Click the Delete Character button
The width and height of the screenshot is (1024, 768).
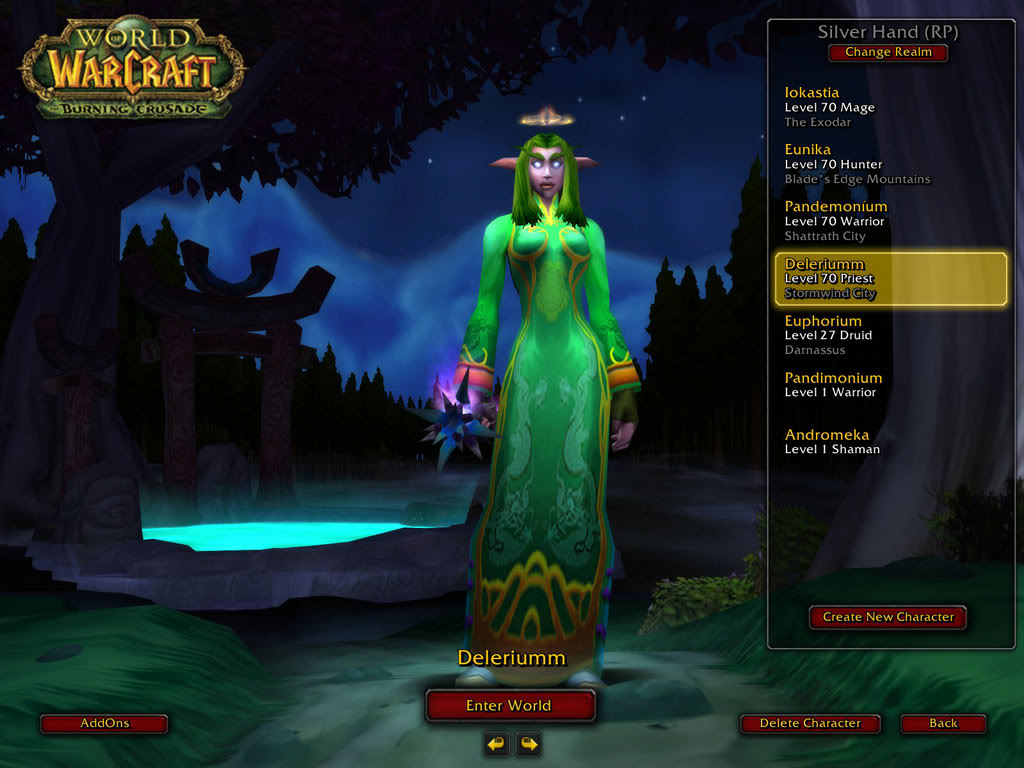810,723
